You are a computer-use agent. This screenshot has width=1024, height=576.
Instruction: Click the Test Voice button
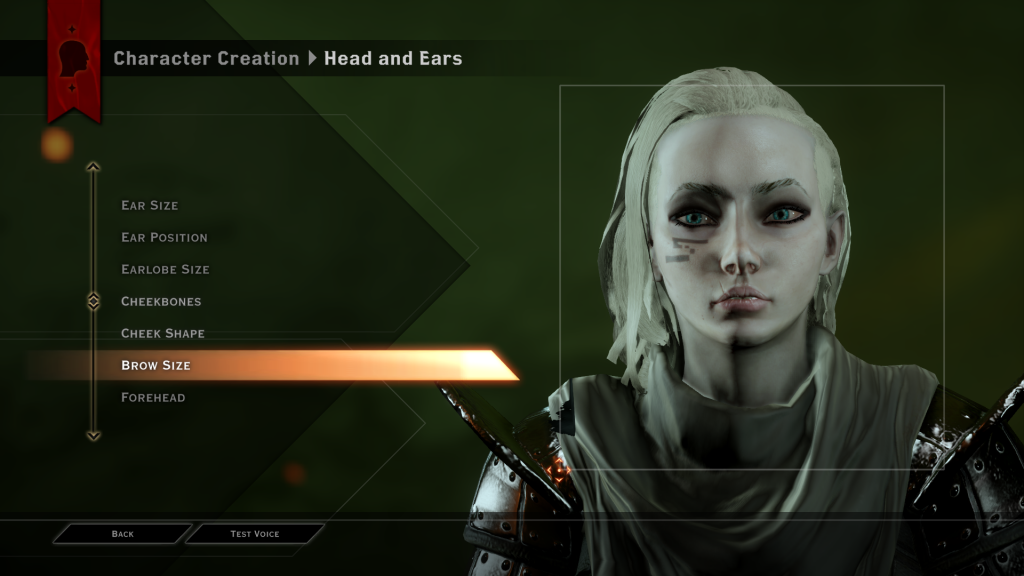[255, 534]
